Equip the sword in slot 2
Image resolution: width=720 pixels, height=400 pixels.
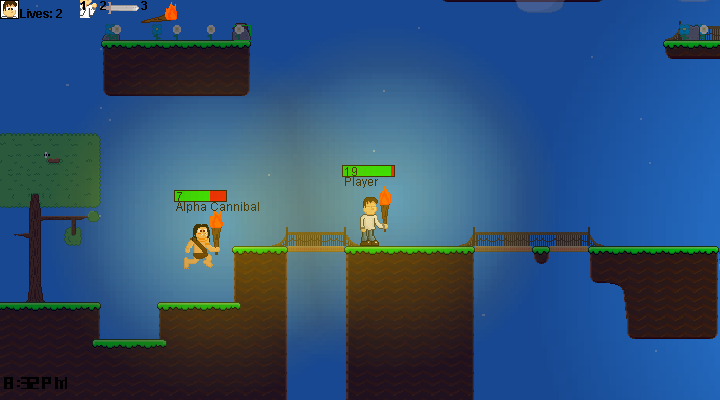122,8
